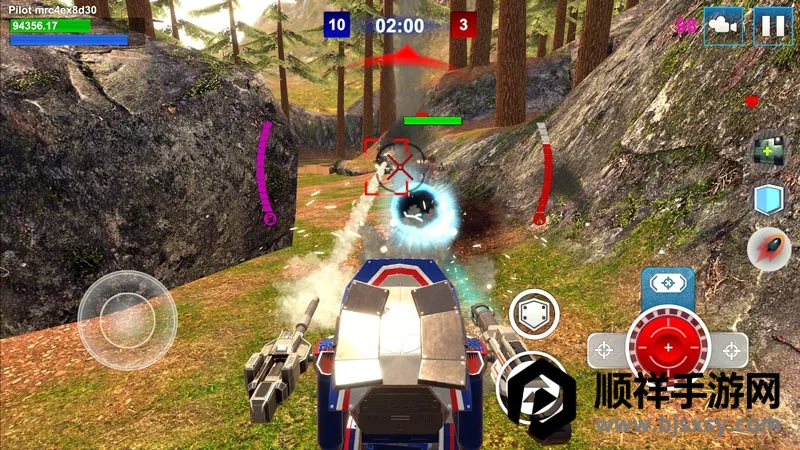This screenshot has height=450, width=800.
Task: Fire weapons with the red button
Action: pyautogui.click(x=667, y=348)
